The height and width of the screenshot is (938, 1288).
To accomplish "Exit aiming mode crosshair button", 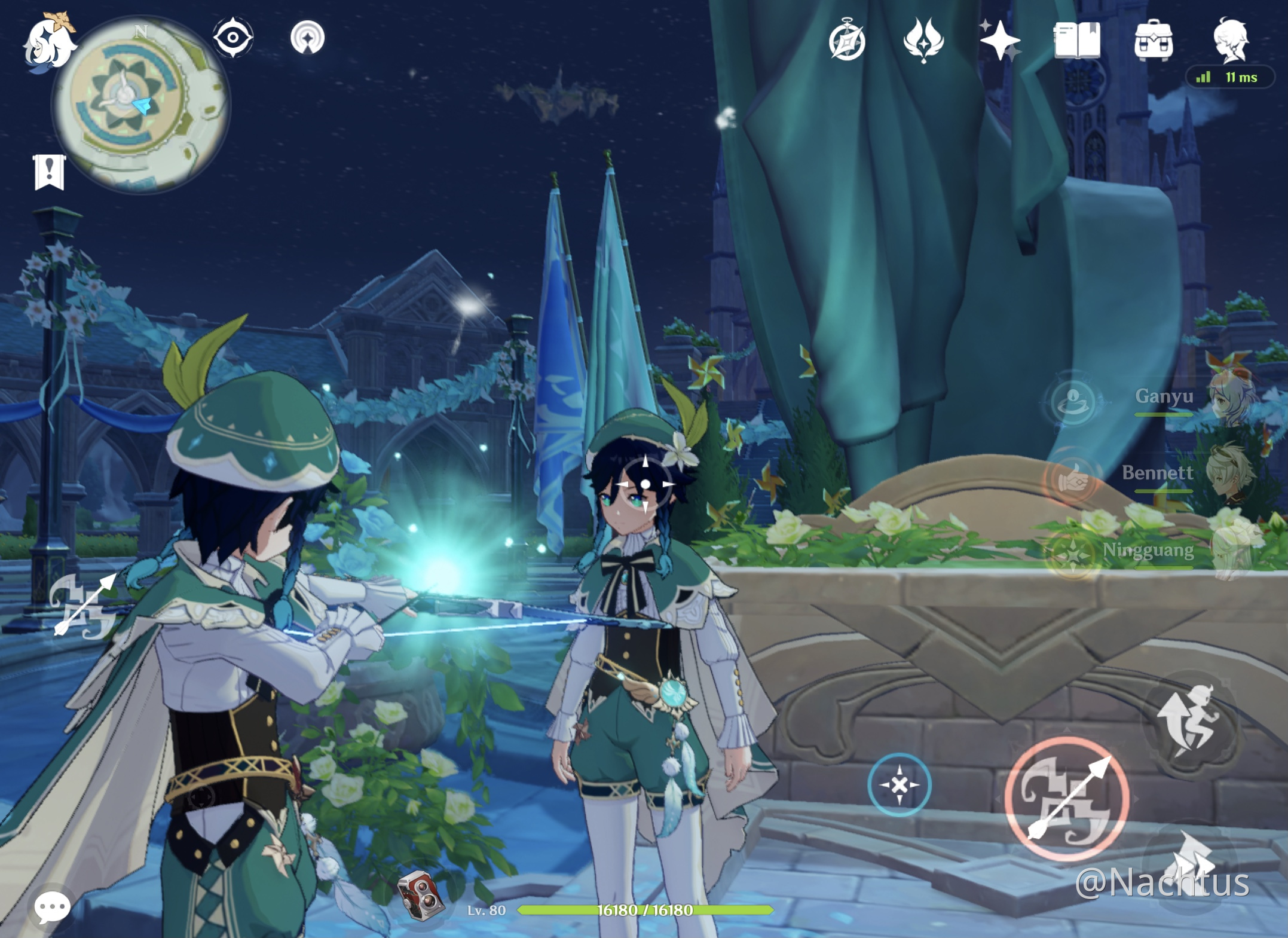I will click(899, 785).
